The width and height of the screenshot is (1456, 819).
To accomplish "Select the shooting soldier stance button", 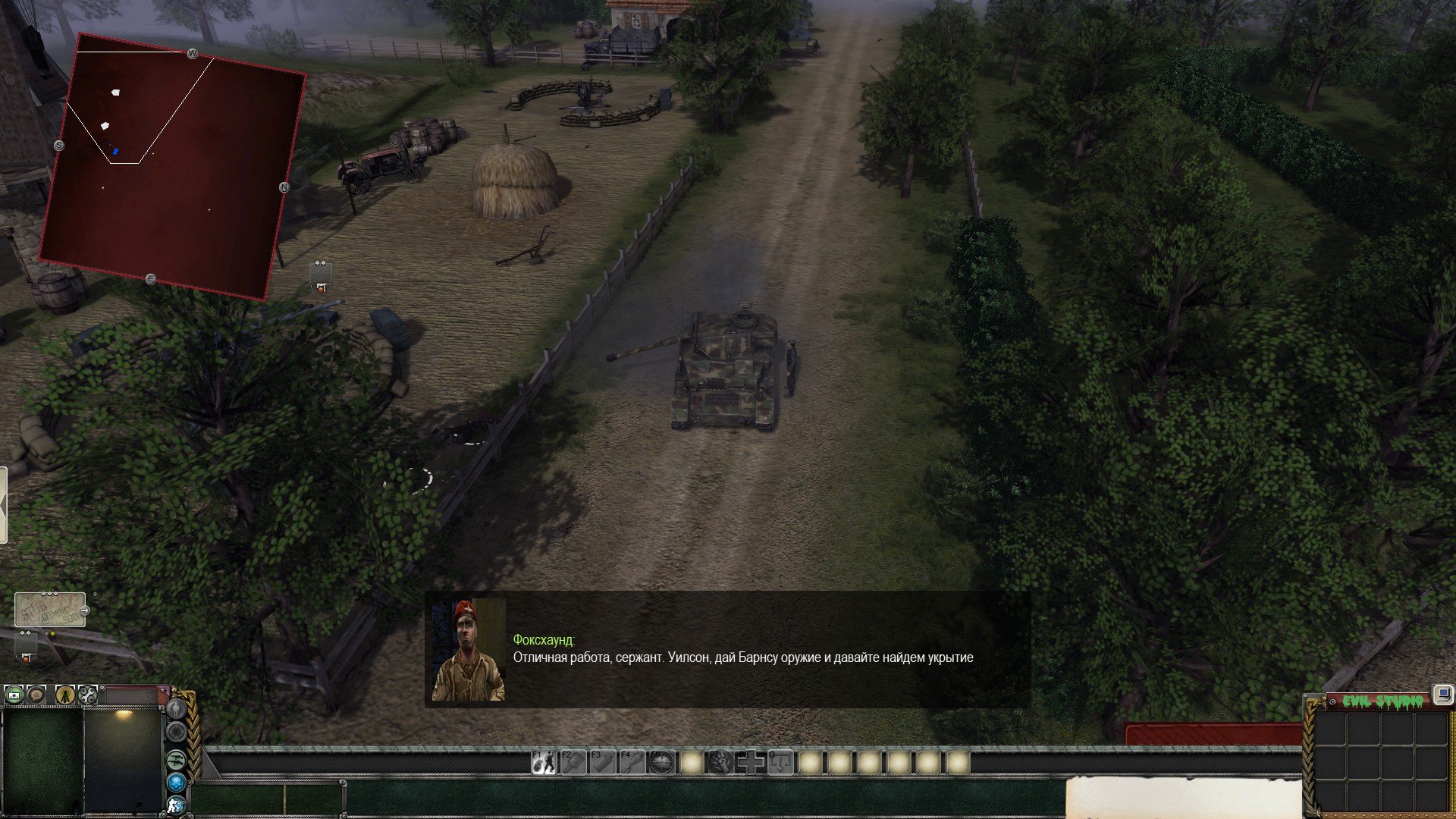I will 176,805.
